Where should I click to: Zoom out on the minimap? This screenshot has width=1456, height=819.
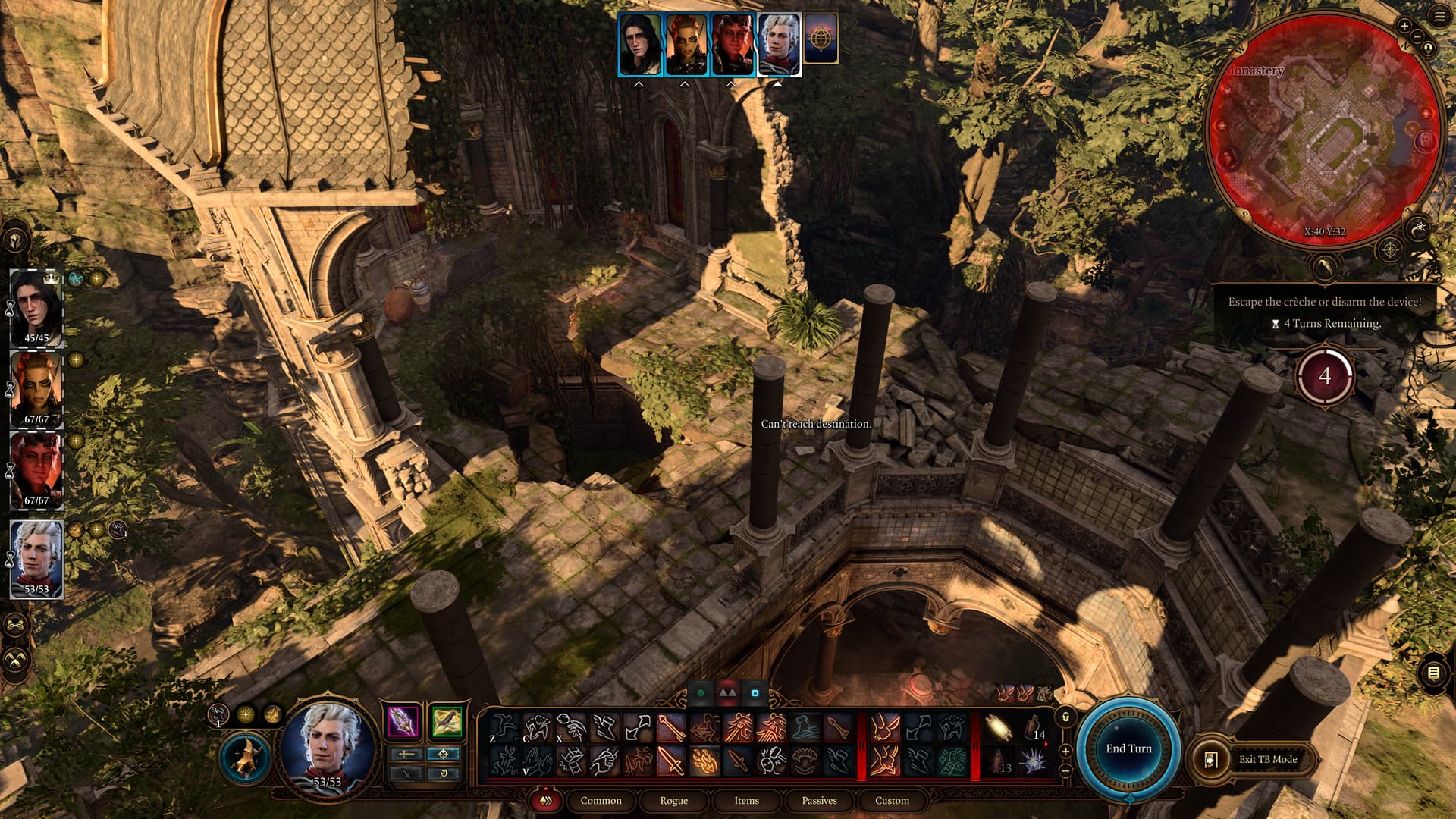pyautogui.click(x=1417, y=36)
